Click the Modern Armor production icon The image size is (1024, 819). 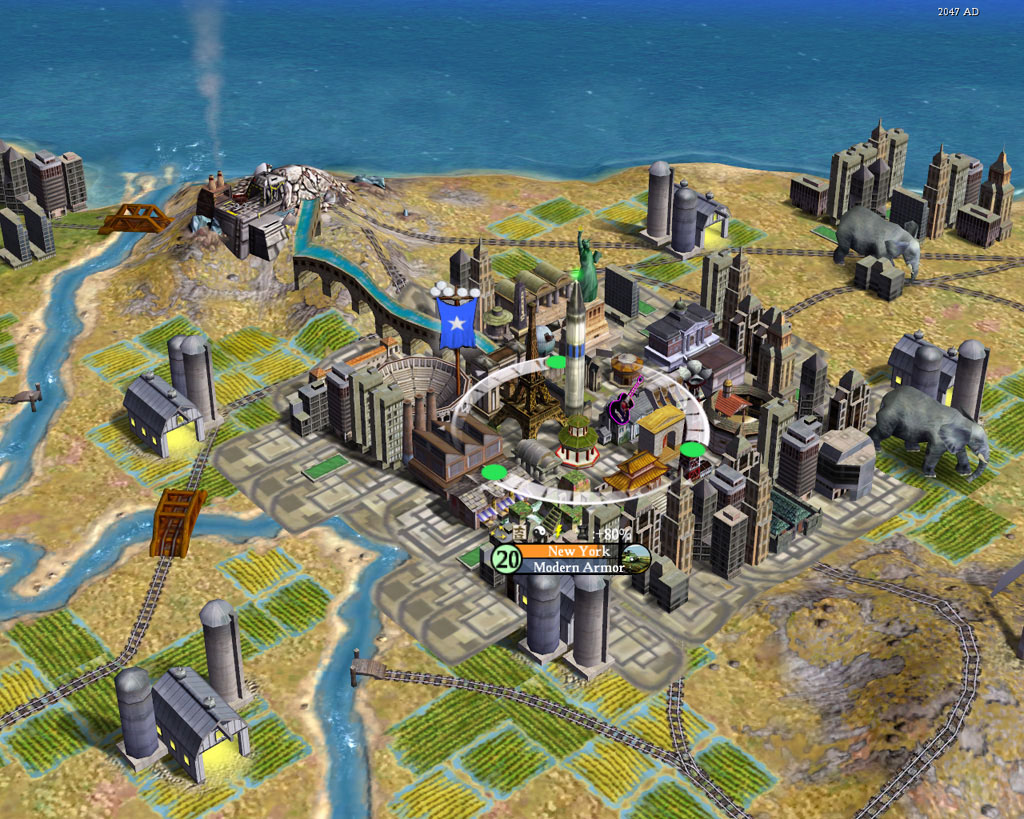(x=637, y=558)
